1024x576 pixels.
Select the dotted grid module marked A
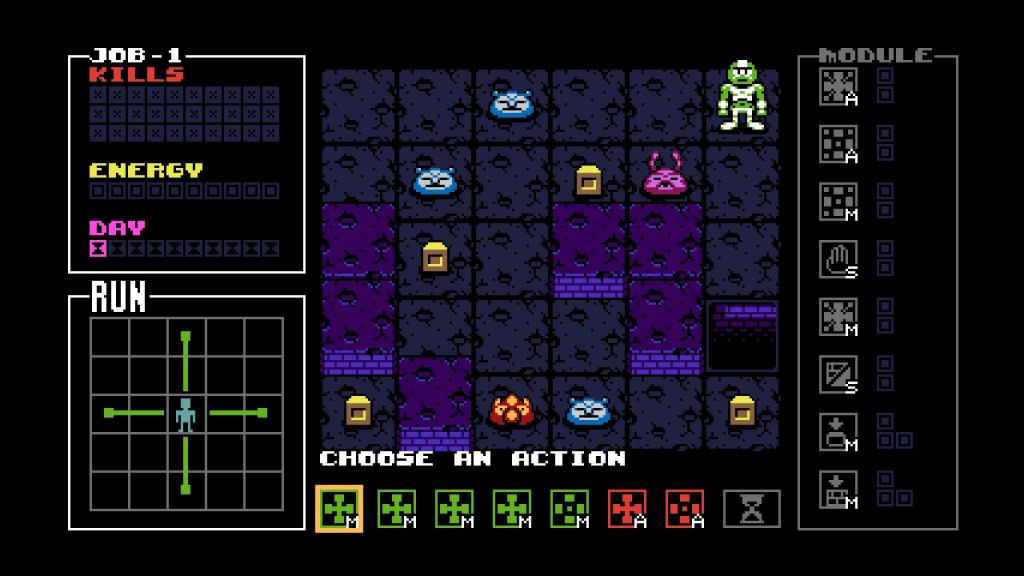coord(838,144)
